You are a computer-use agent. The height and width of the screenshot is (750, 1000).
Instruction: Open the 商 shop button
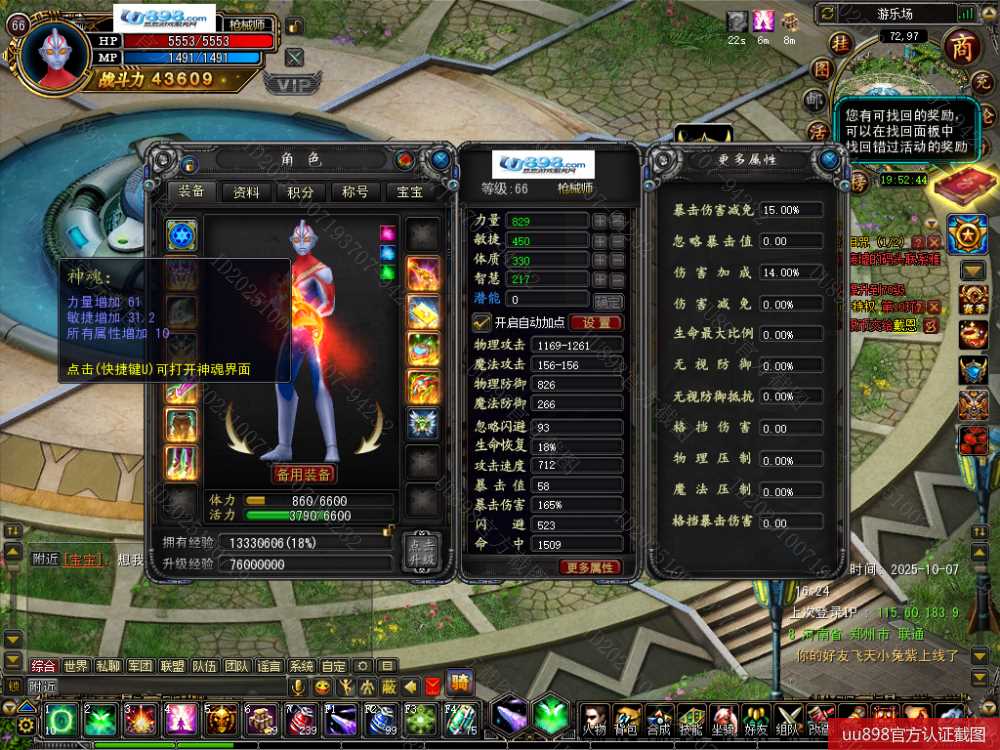(x=962, y=48)
